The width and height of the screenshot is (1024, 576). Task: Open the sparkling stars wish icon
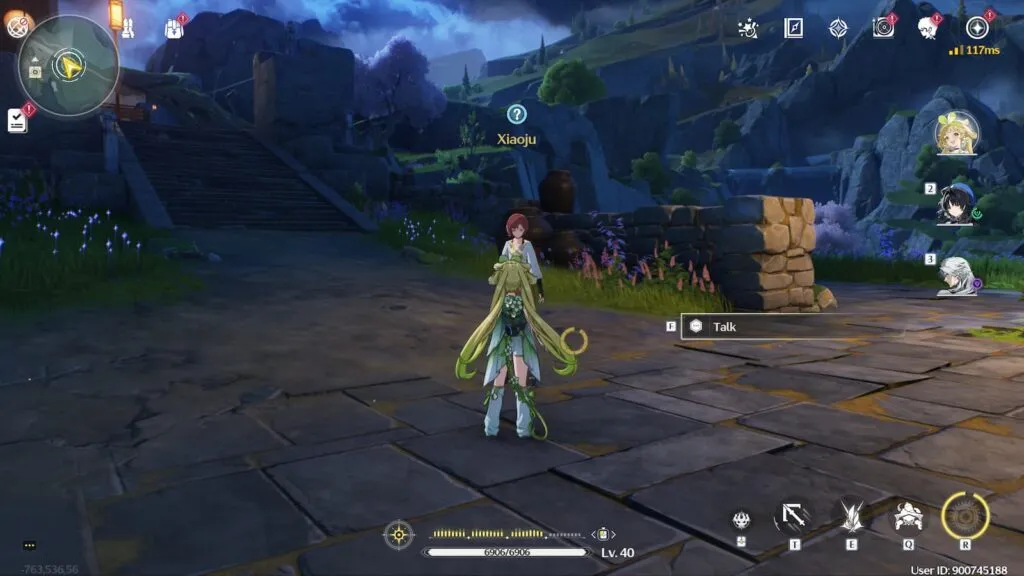[x=747, y=28]
